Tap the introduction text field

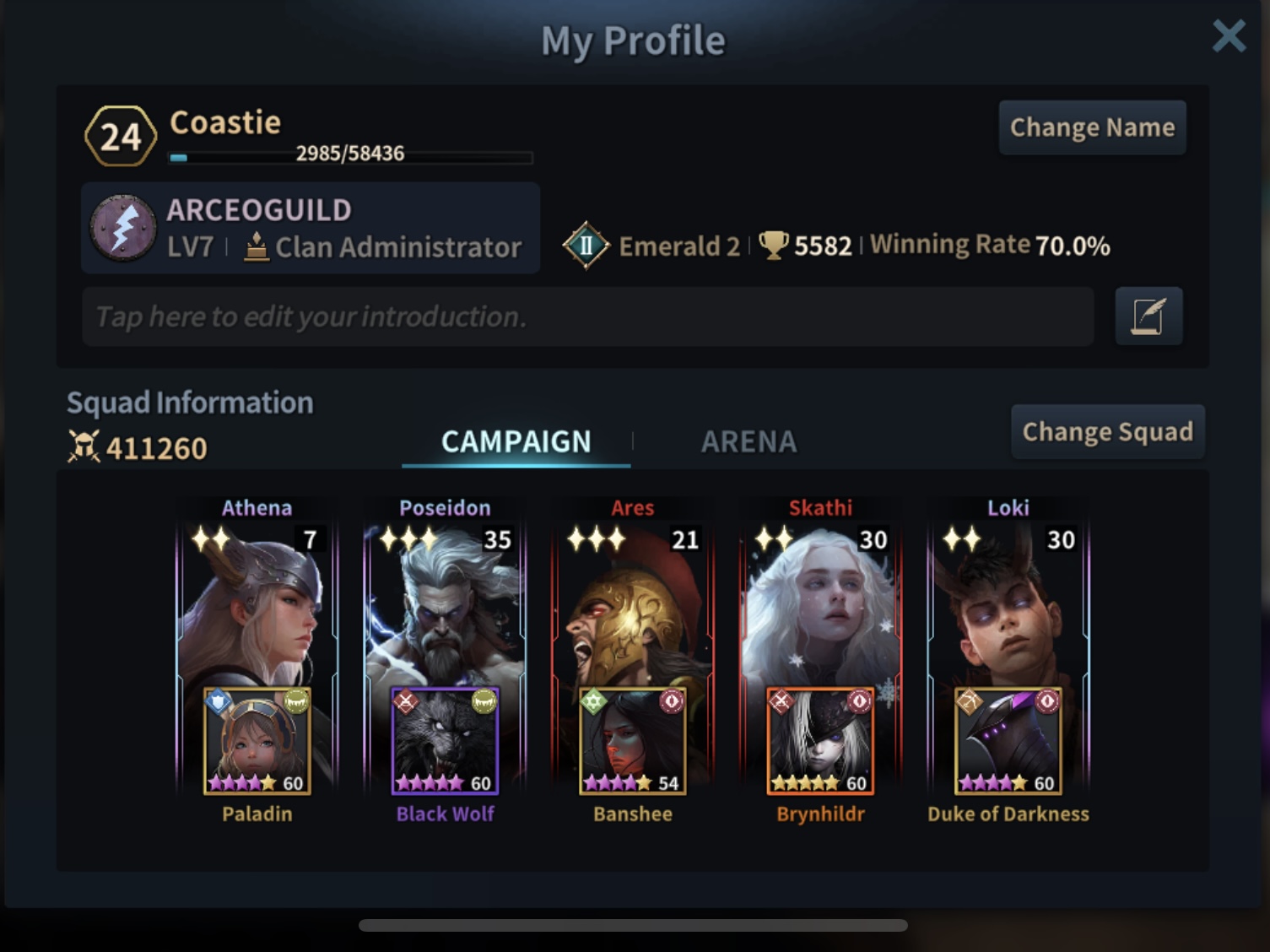(587, 316)
